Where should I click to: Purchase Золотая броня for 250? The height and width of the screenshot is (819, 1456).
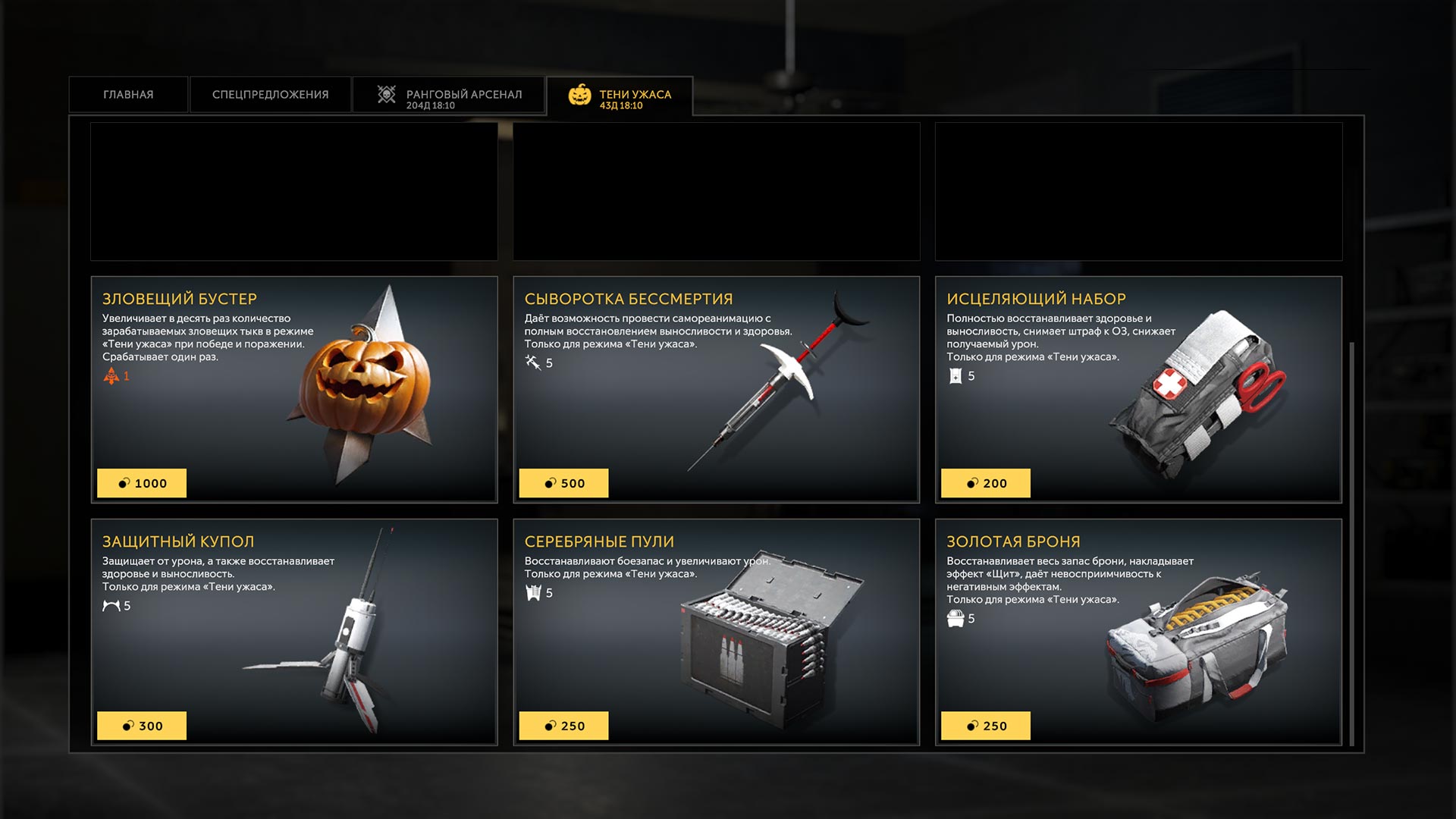(985, 726)
